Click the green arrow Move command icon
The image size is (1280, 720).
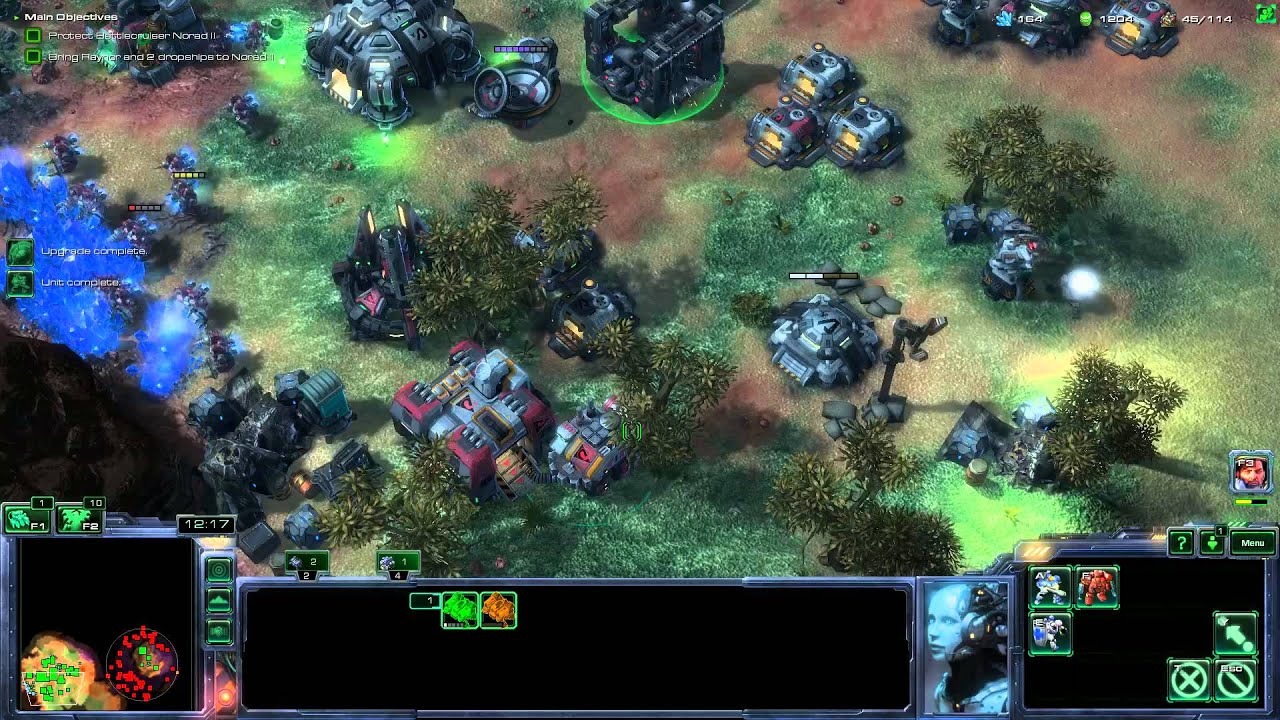pos(1235,633)
